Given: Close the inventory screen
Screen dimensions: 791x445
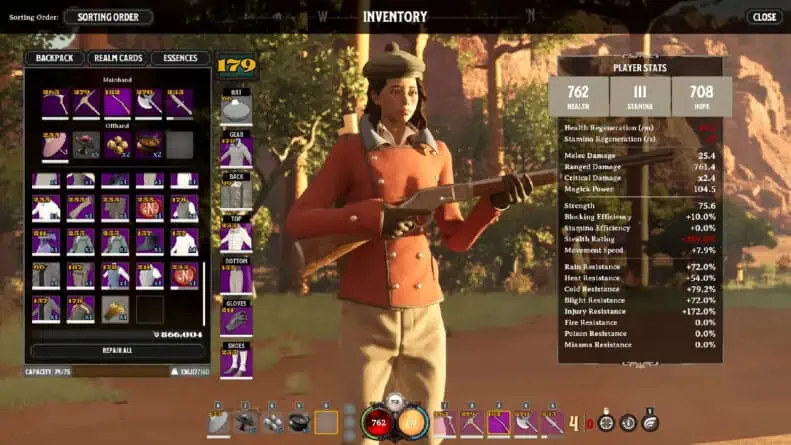Looking at the screenshot, I should click(x=764, y=17).
